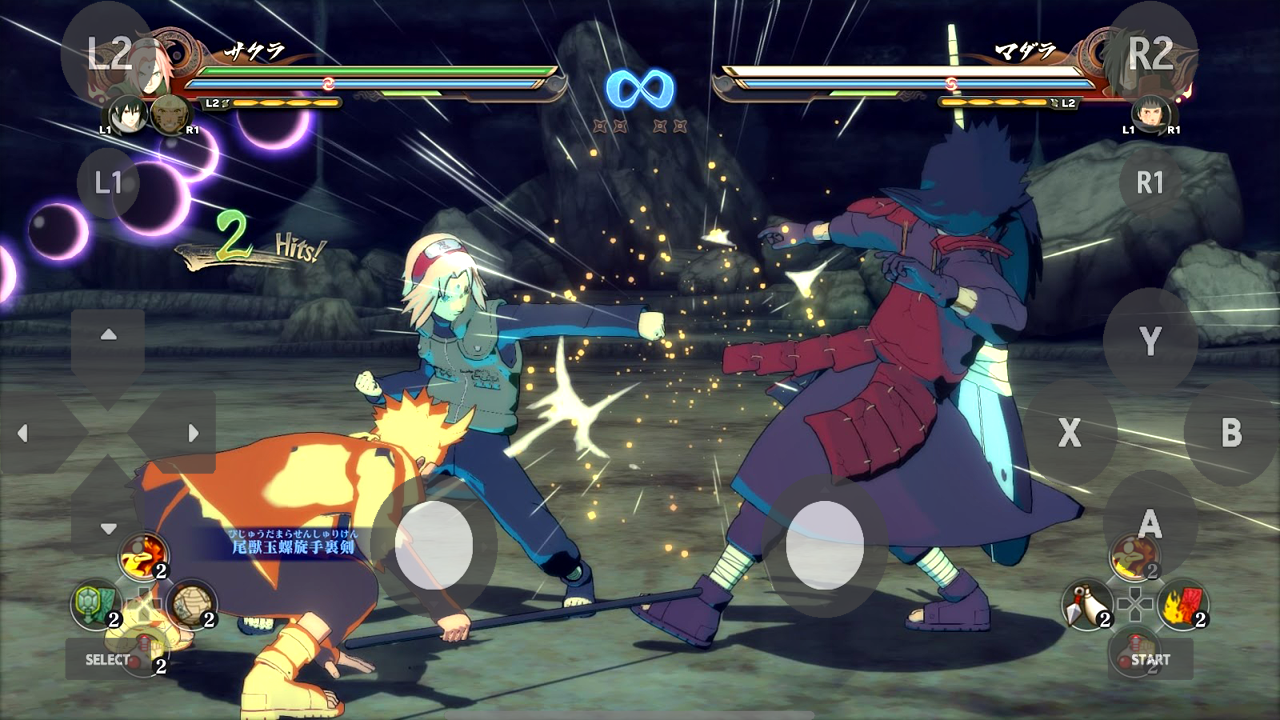Select the bandaged ball ninja tool
Image resolution: width=1280 pixels, height=720 pixels.
[x=191, y=605]
